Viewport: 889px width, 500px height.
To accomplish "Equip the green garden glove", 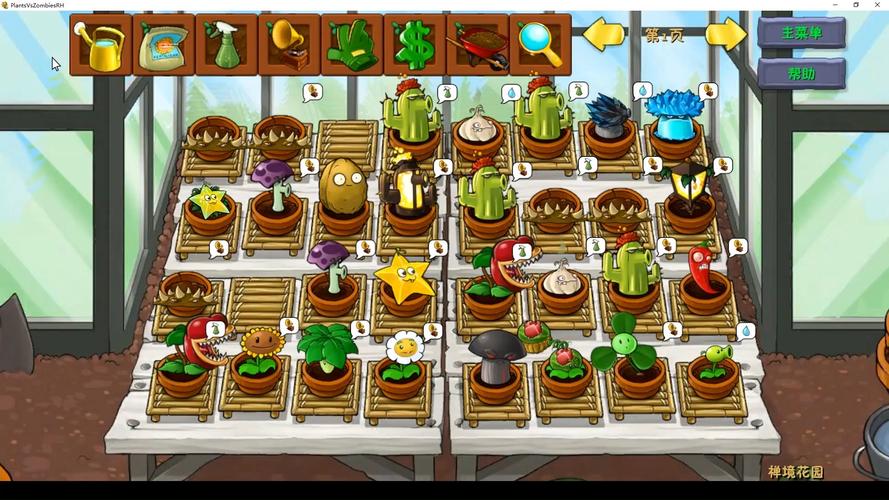I will 351,45.
